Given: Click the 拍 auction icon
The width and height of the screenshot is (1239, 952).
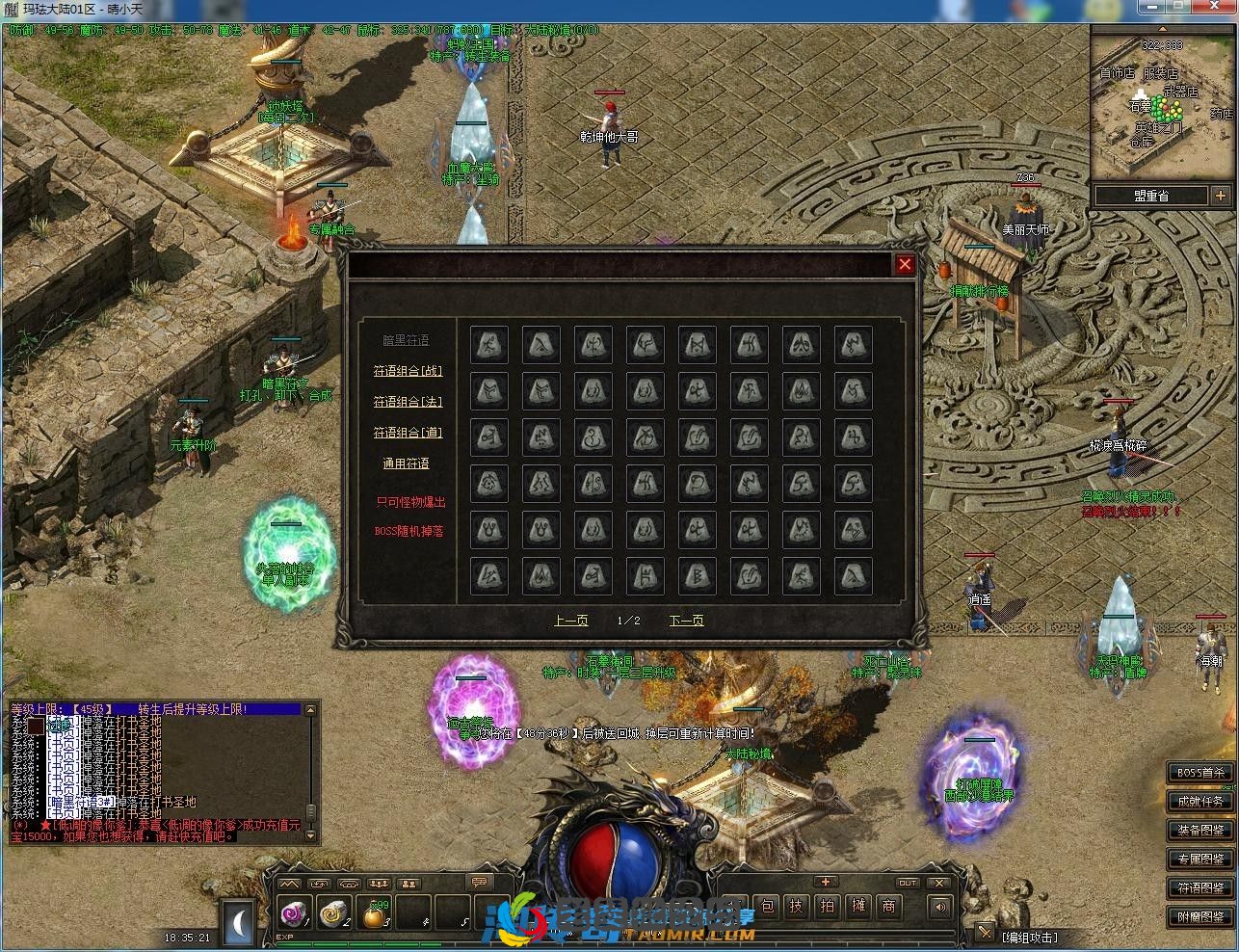Looking at the screenshot, I should [829, 906].
